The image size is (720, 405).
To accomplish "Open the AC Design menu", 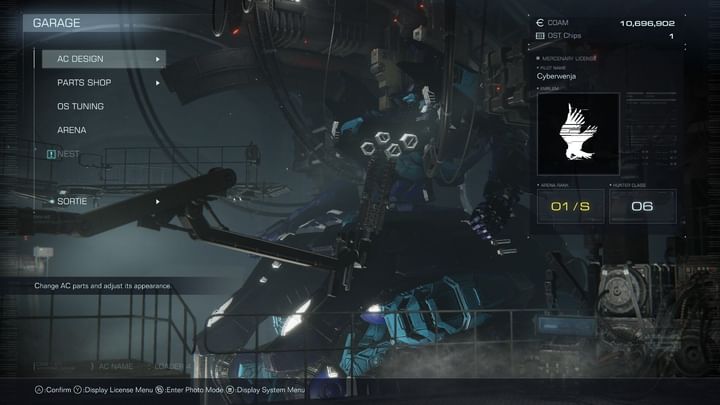I will click(x=100, y=59).
